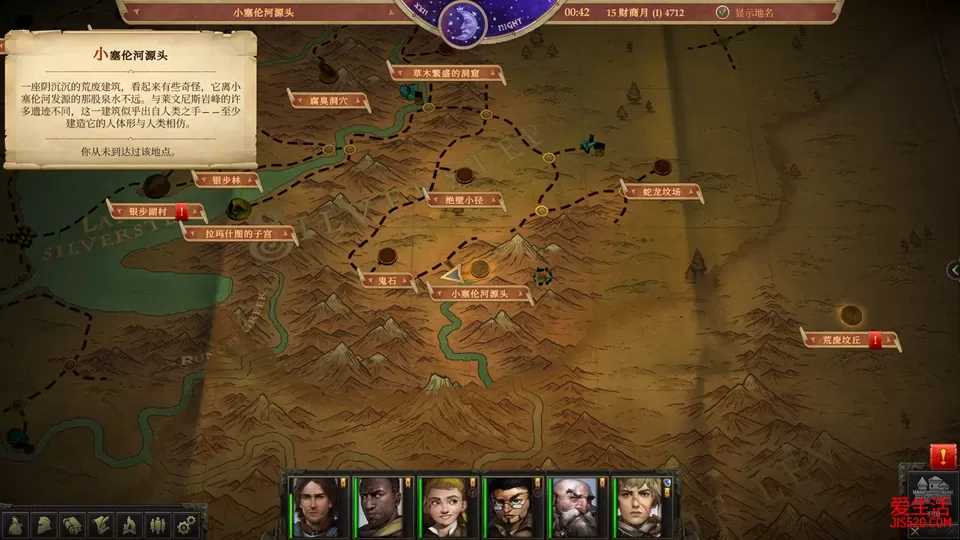The width and height of the screenshot is (960, 540).
Task: Select the 绝壁小径 map marker
Action: (462, 199)
